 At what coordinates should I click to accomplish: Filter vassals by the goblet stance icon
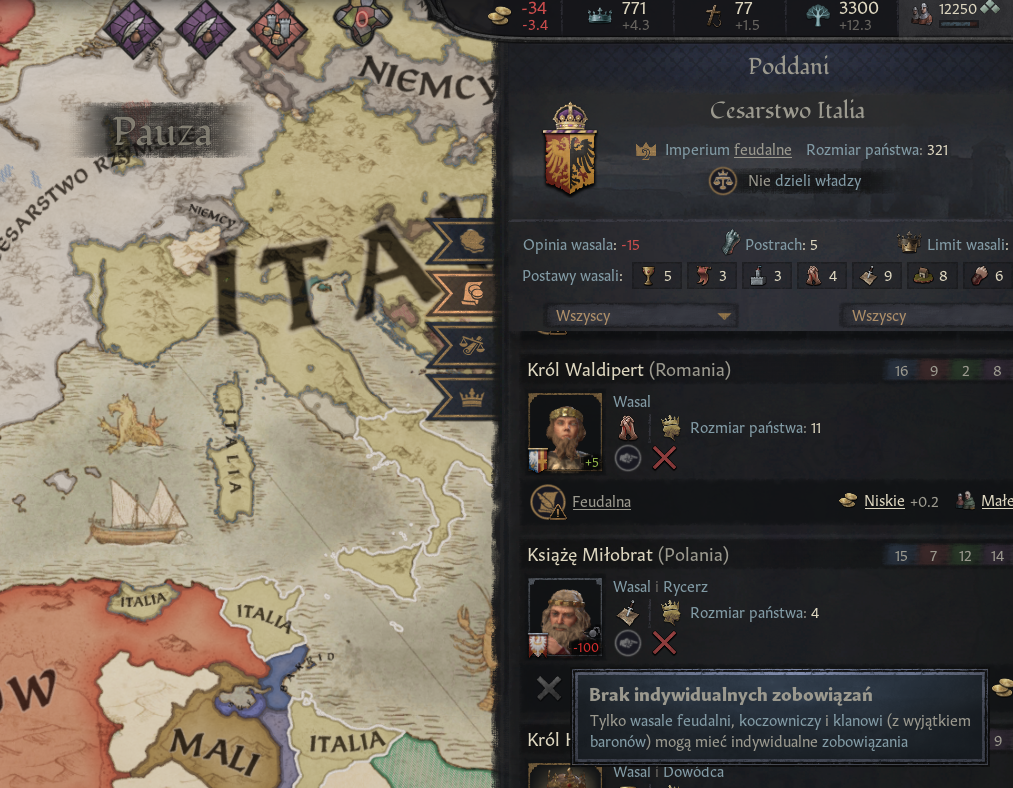tap(656, 276)
